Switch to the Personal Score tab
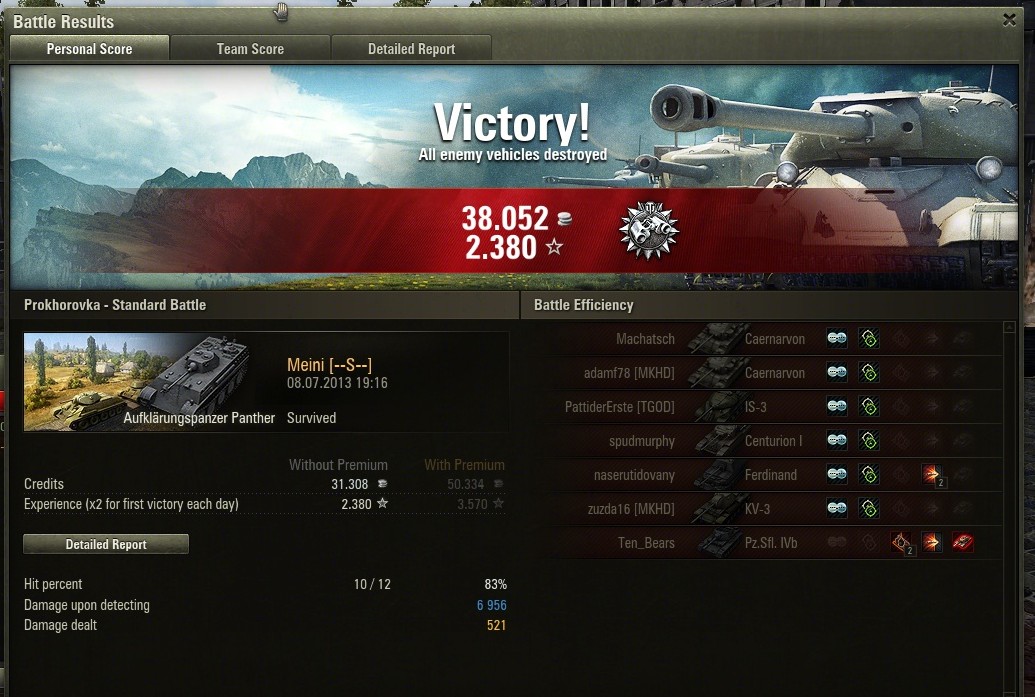1035x697 pixels. pyautogui.click(x=89, y=49)
